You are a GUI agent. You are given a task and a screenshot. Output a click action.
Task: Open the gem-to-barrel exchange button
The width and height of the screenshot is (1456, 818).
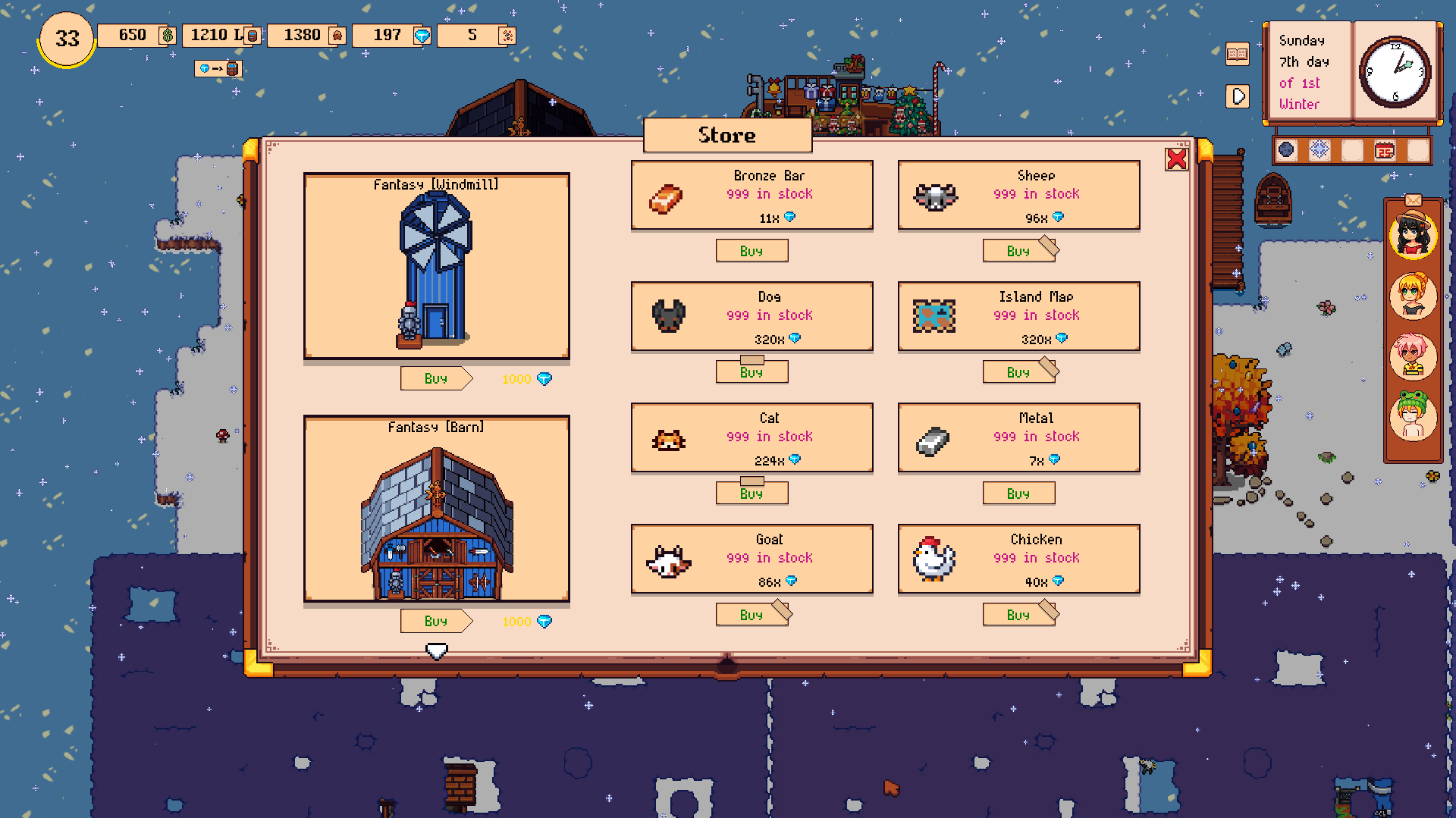click(218, 69)
